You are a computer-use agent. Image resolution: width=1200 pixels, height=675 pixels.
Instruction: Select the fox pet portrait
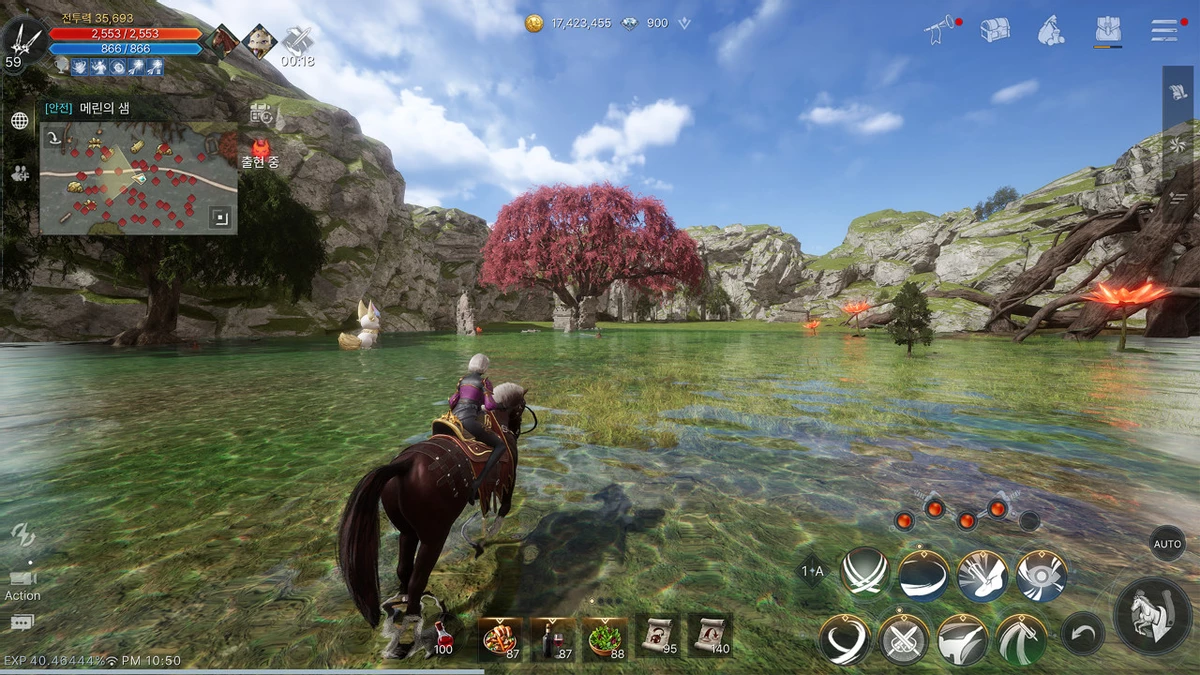tap(260, 41)
